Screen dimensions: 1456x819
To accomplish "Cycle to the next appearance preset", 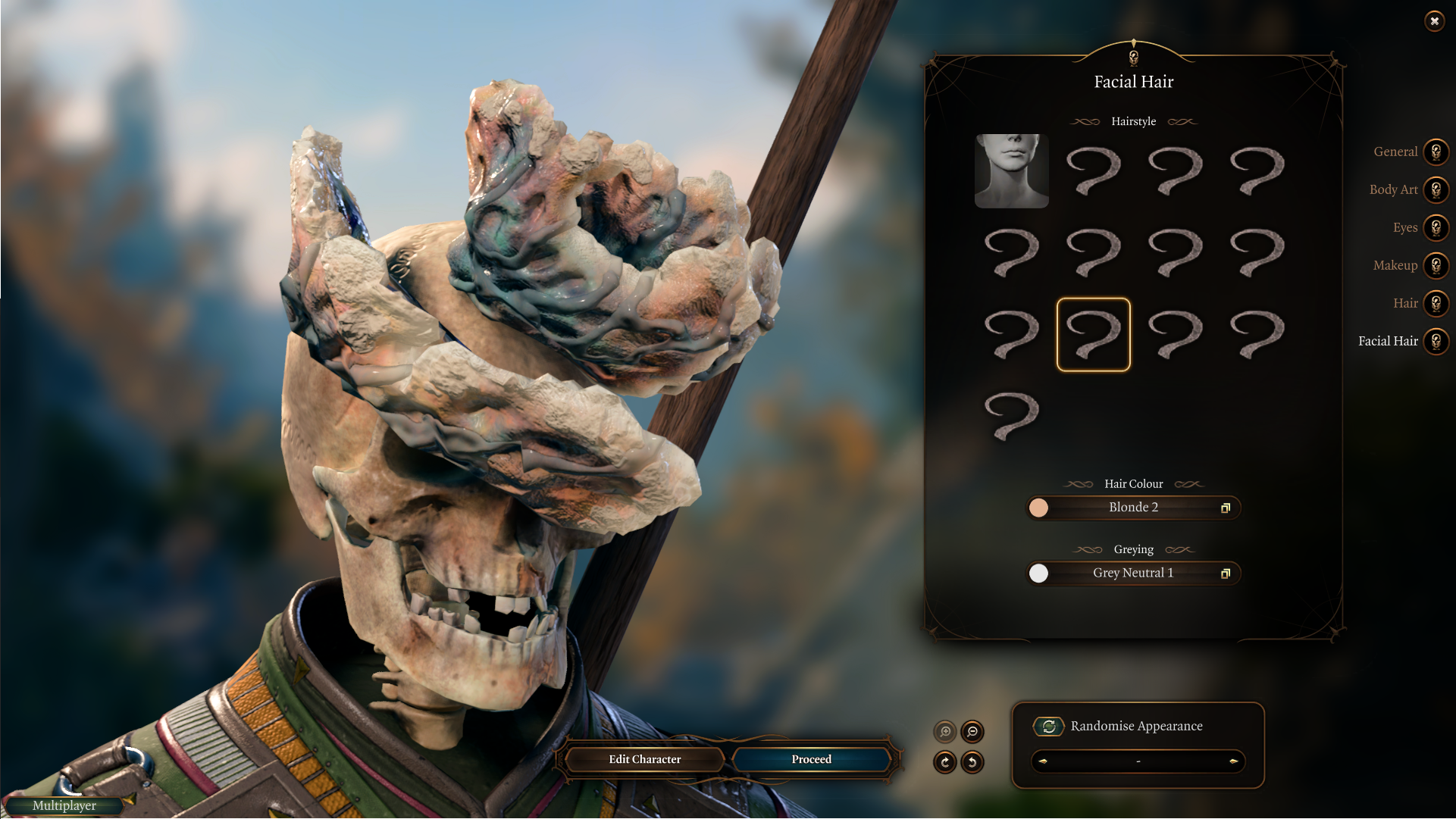I will (1233, 761).
